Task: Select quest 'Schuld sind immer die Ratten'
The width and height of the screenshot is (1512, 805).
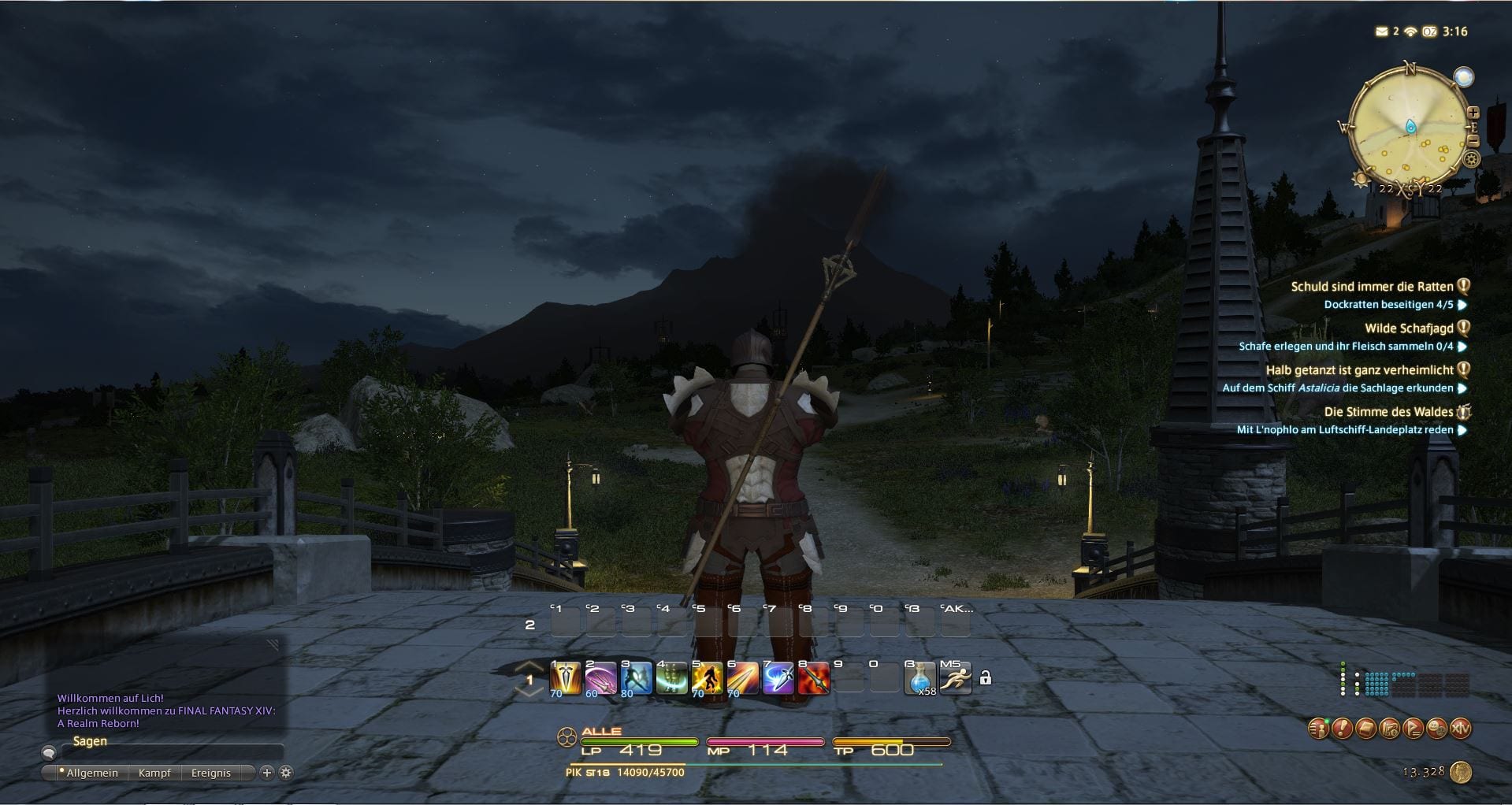Action: point(1372,287)
